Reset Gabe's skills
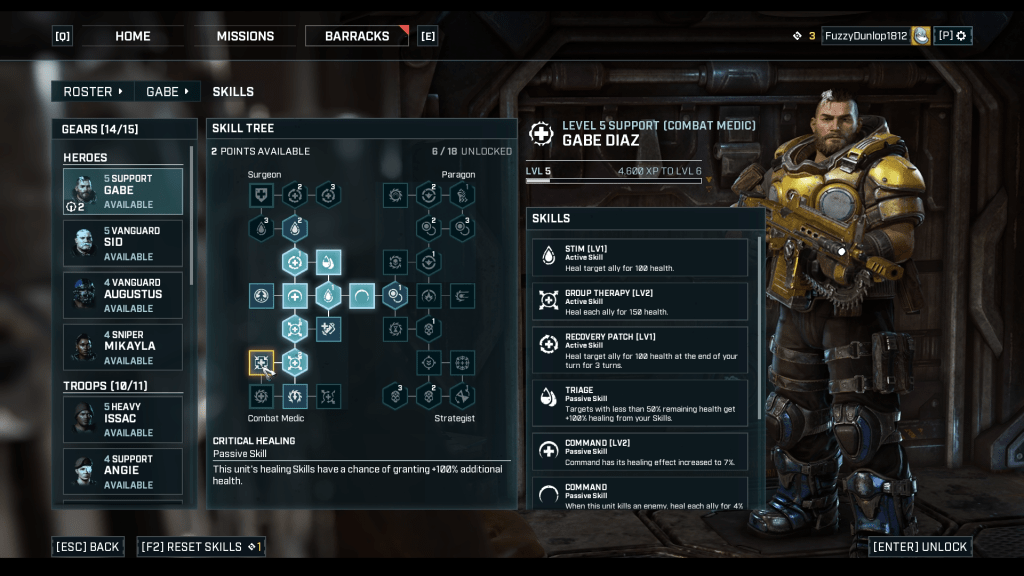The height and width of the screenshot is (576, 1024). [201, 547]
